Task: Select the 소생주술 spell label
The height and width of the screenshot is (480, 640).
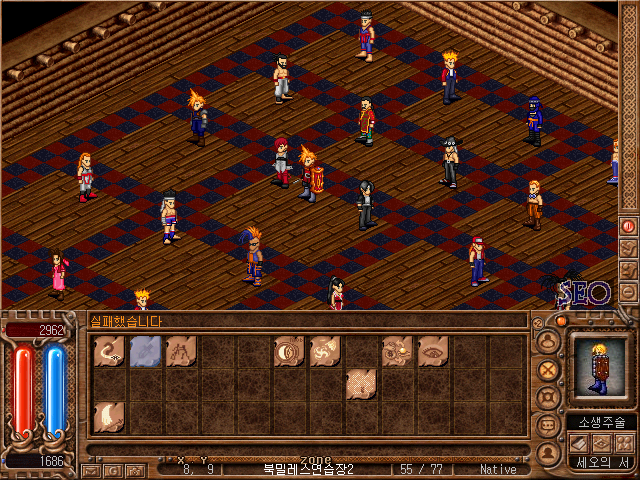Action: point(601,422)
